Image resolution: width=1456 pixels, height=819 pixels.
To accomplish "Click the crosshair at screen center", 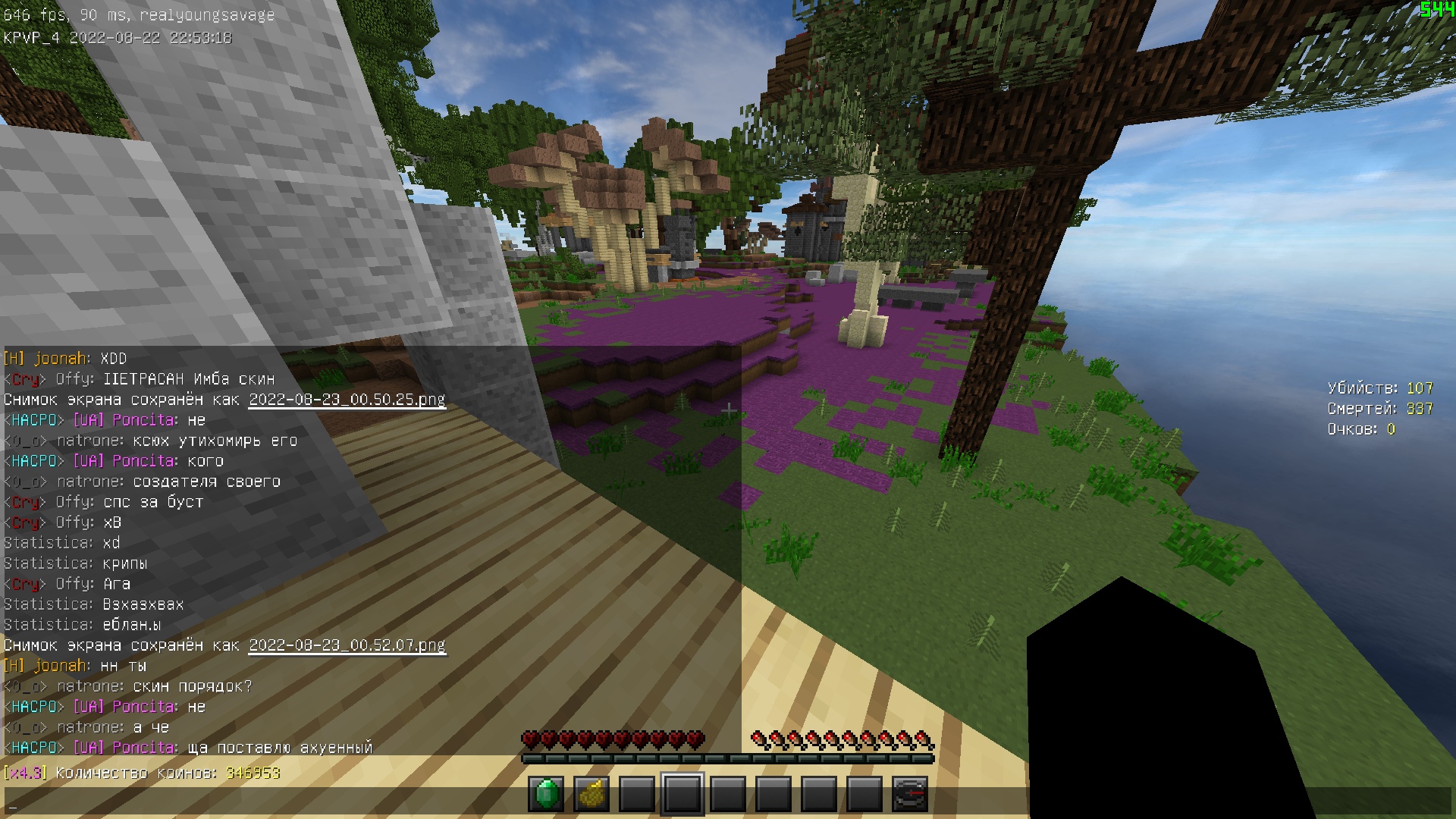I will point(730,409).
